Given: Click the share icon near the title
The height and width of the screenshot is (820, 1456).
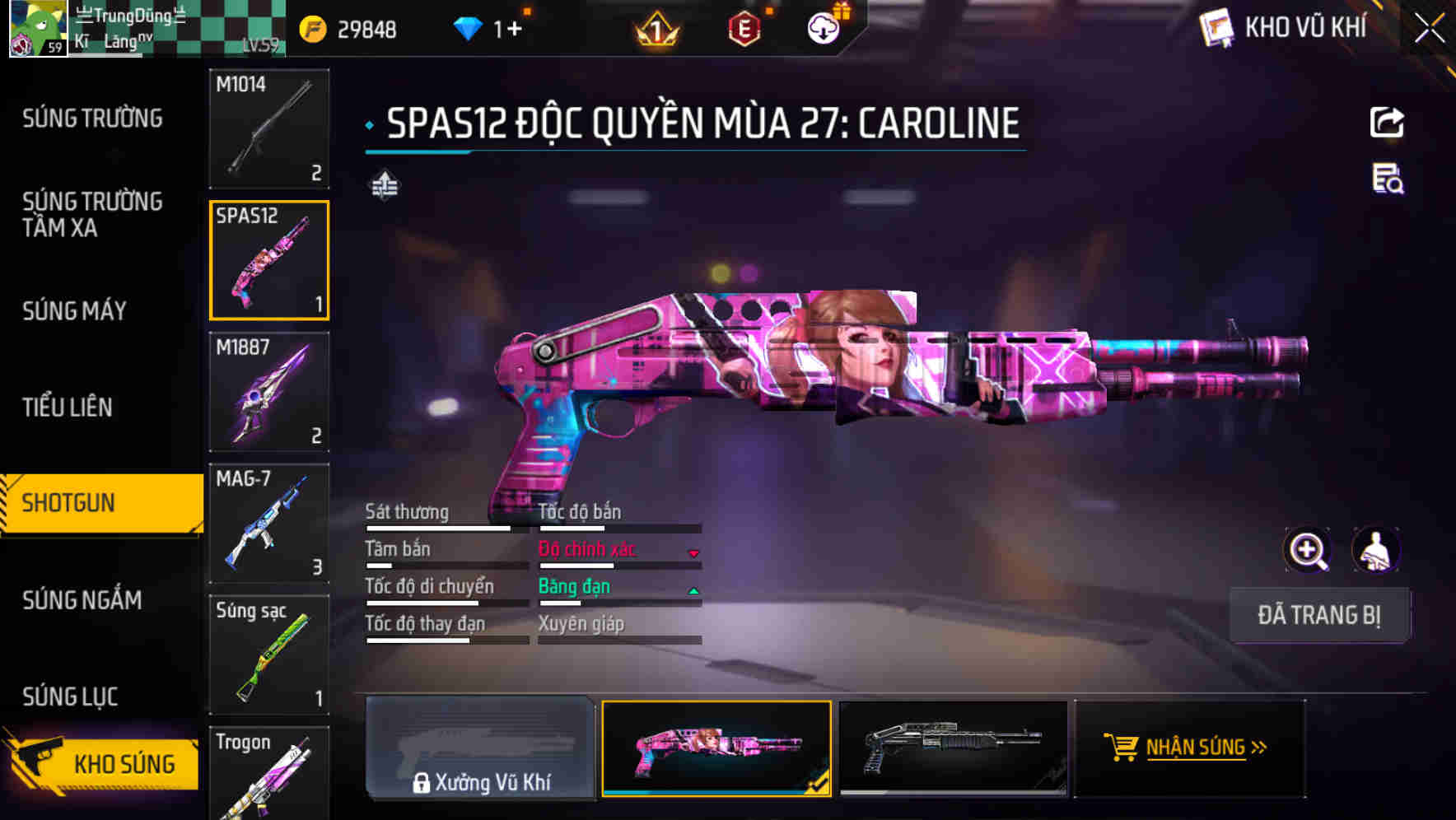Looking at the screenshot, I should (x=1387, y=121).
